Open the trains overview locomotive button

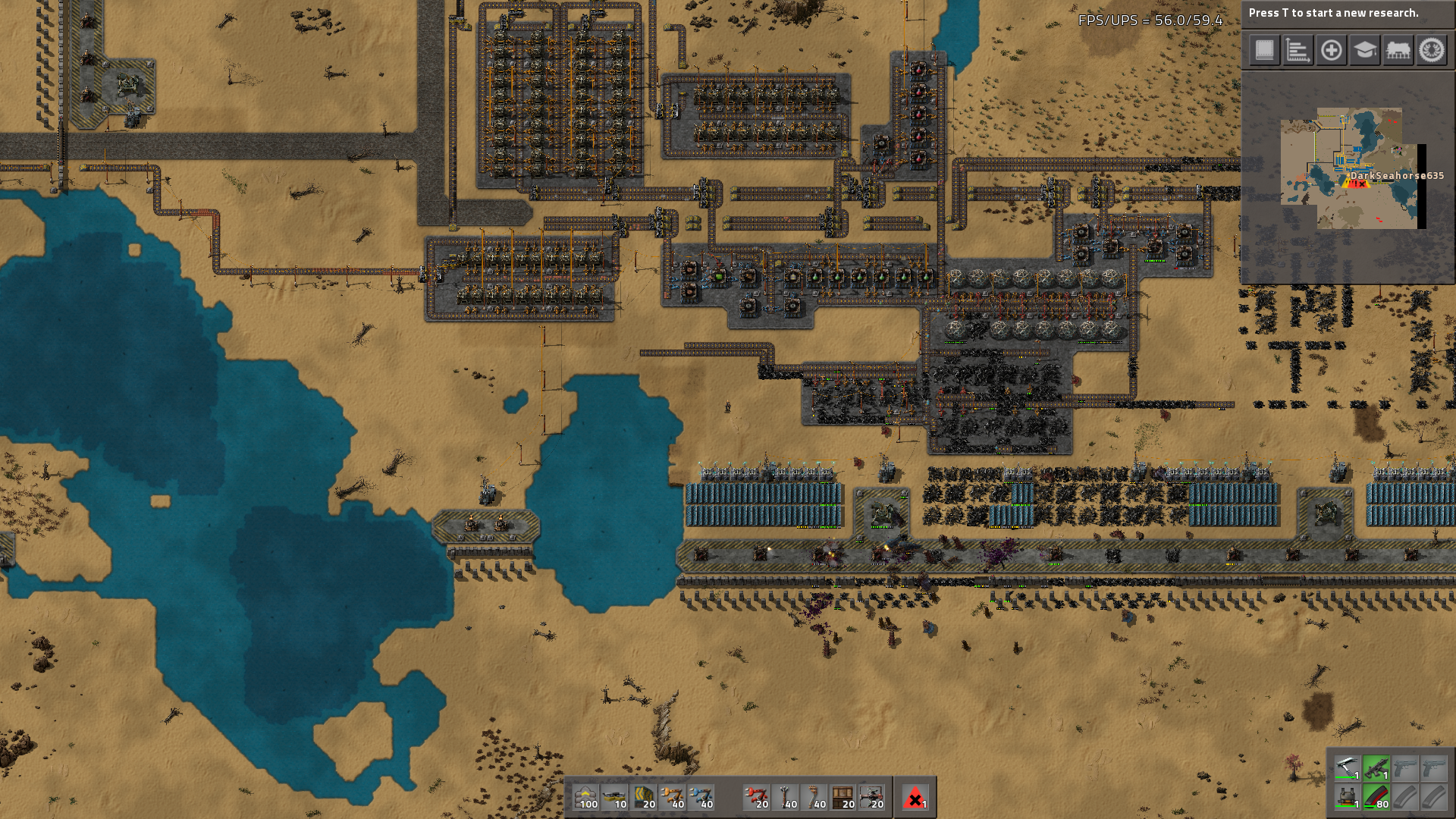point(1398,51)
